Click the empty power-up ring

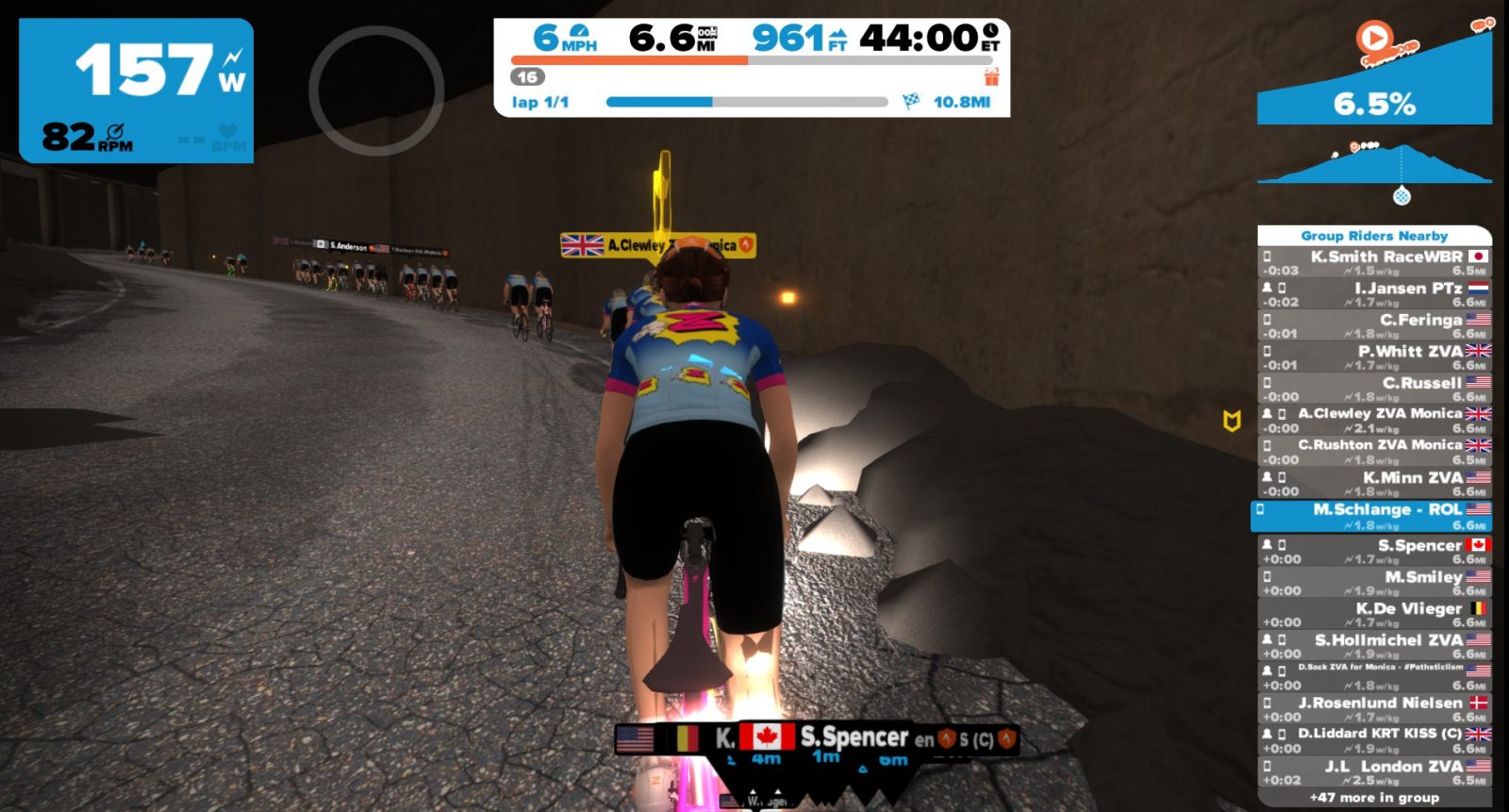376,91
